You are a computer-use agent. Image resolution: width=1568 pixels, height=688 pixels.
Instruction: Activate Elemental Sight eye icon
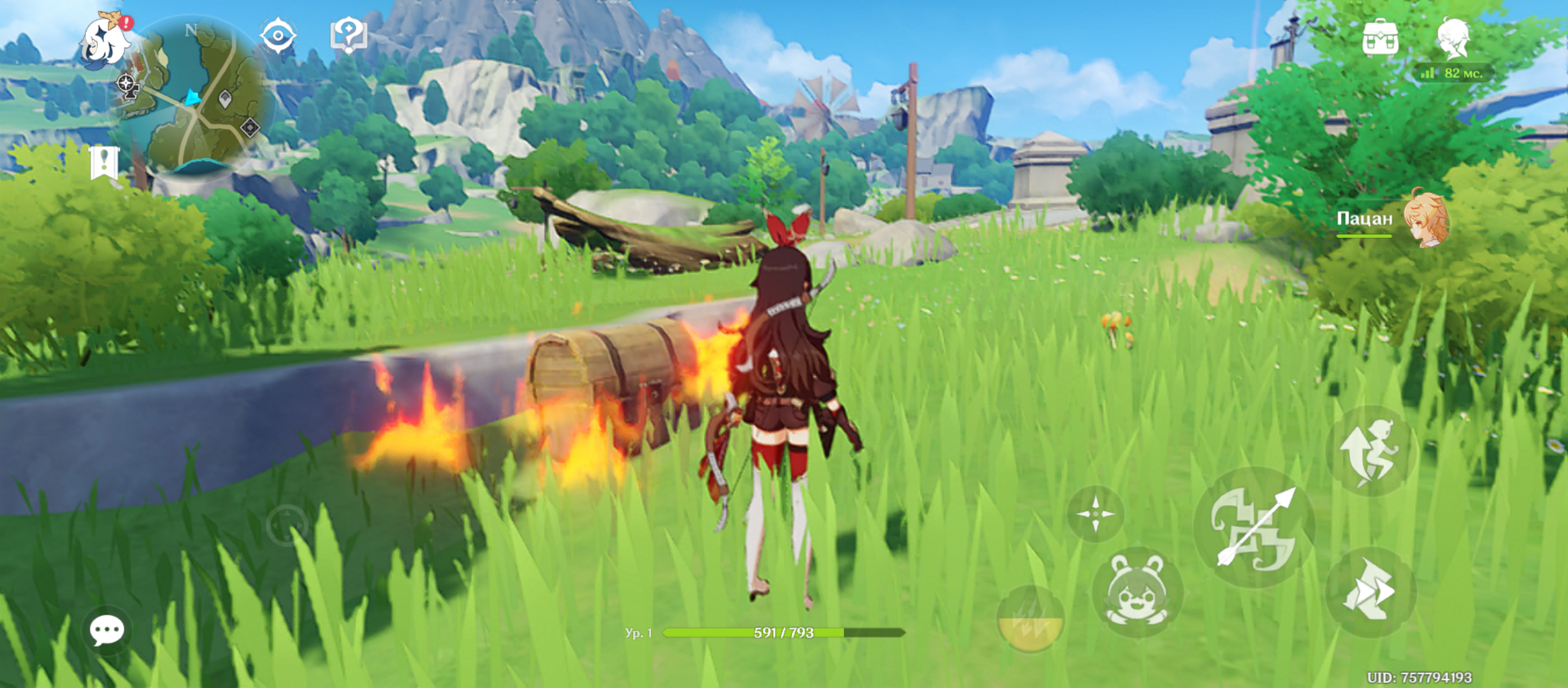pyautogui.click(x=279, y=35)
